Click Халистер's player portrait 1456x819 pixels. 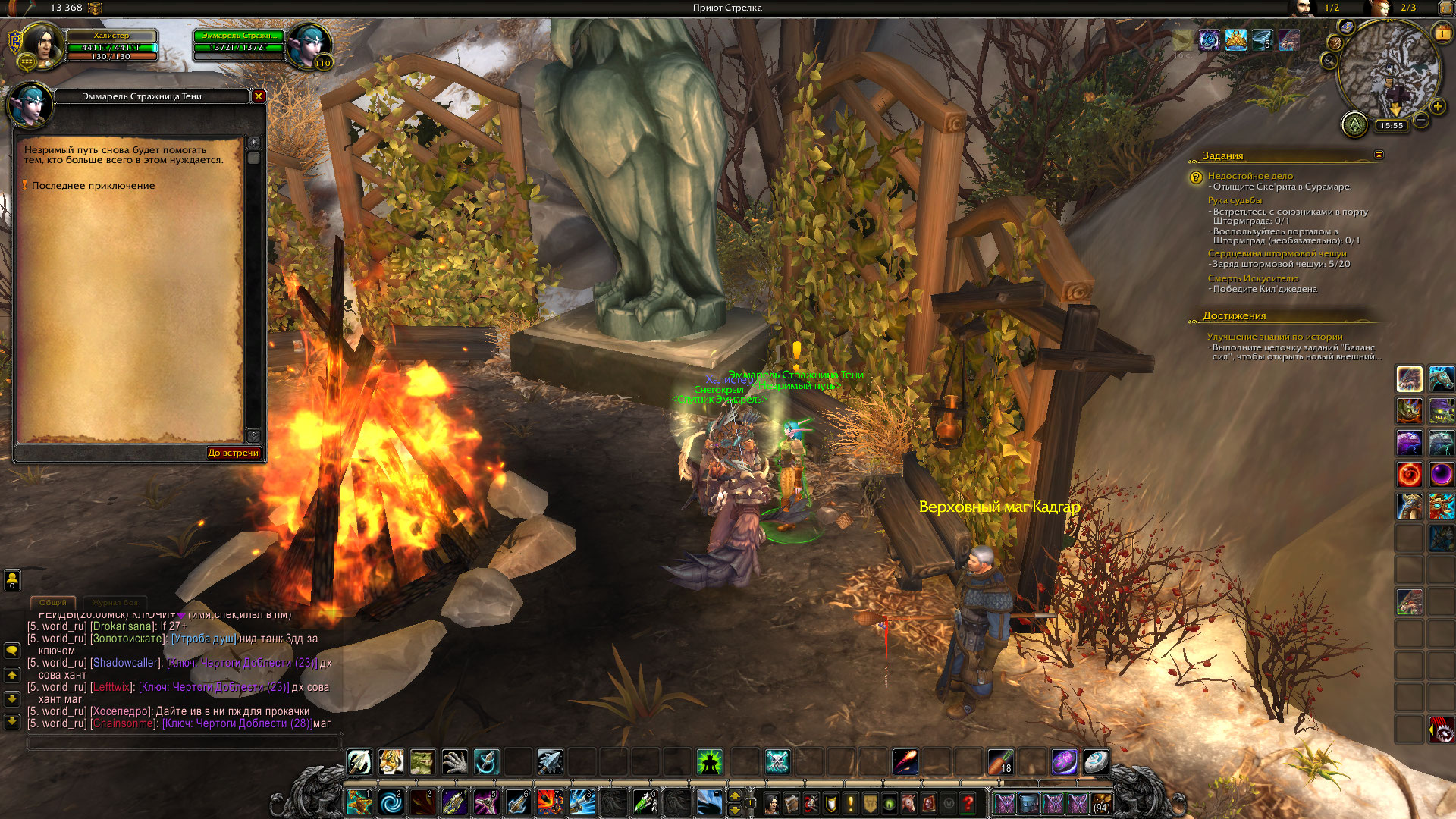[x=42, y=46]
